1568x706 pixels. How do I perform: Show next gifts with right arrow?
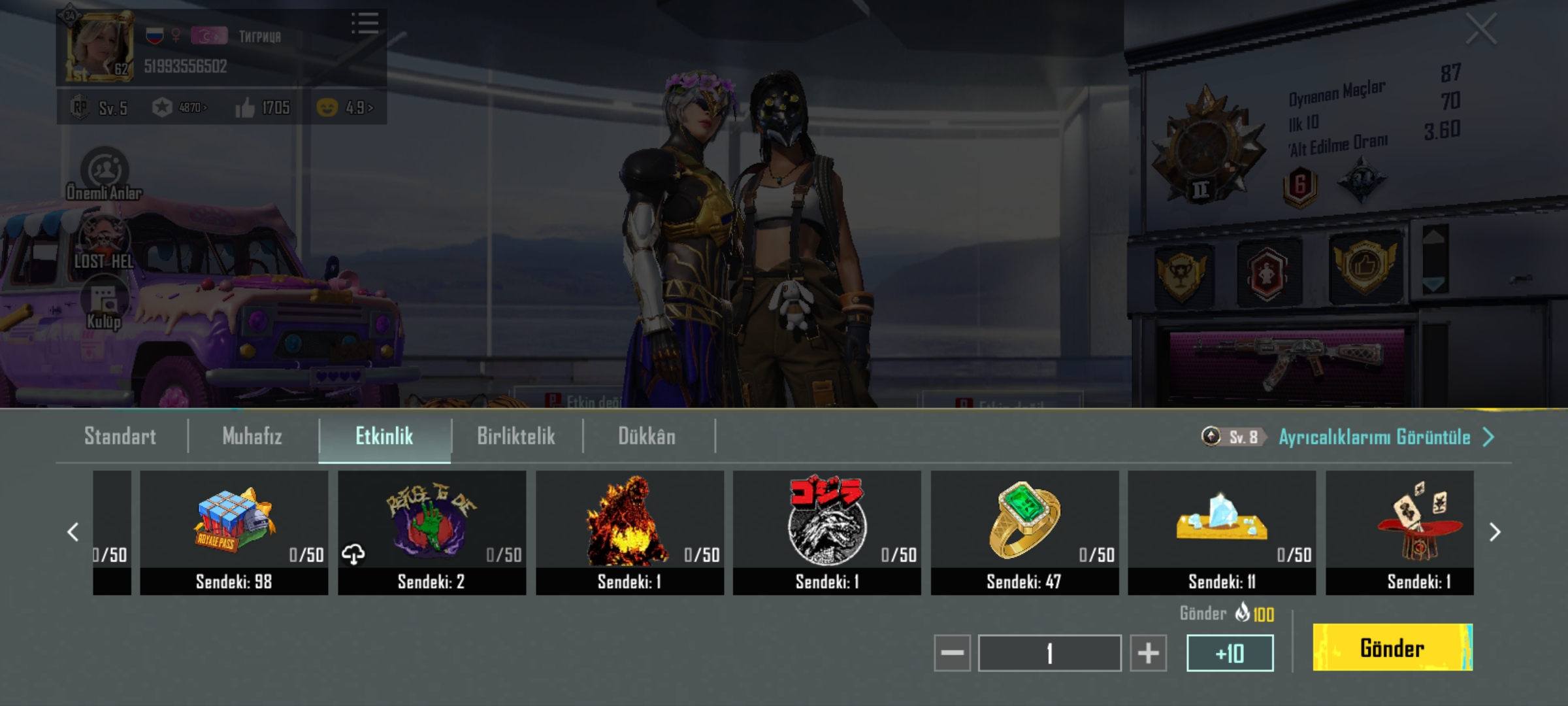point(1494,532)
